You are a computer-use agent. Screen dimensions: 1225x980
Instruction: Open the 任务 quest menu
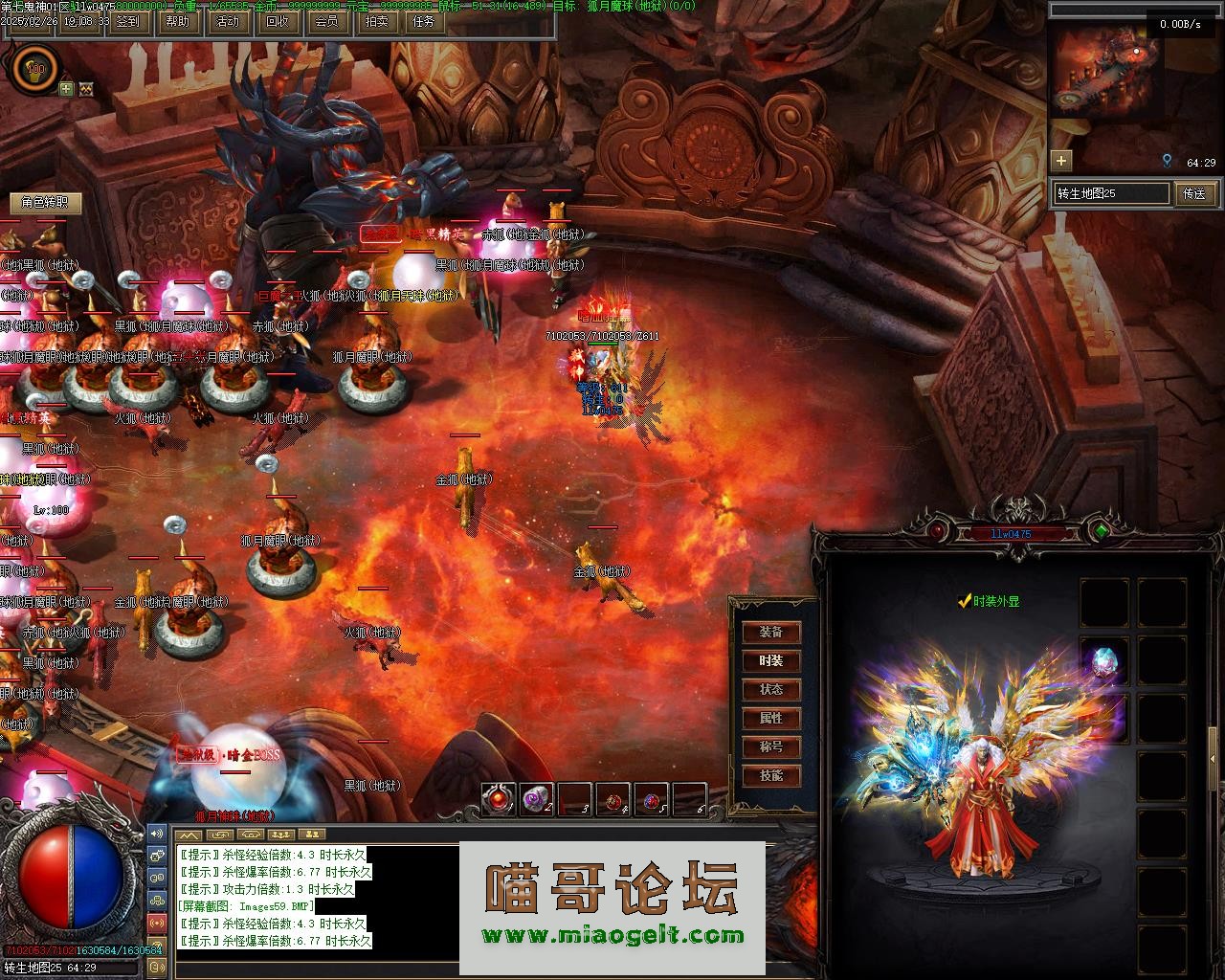click(424, 21)
